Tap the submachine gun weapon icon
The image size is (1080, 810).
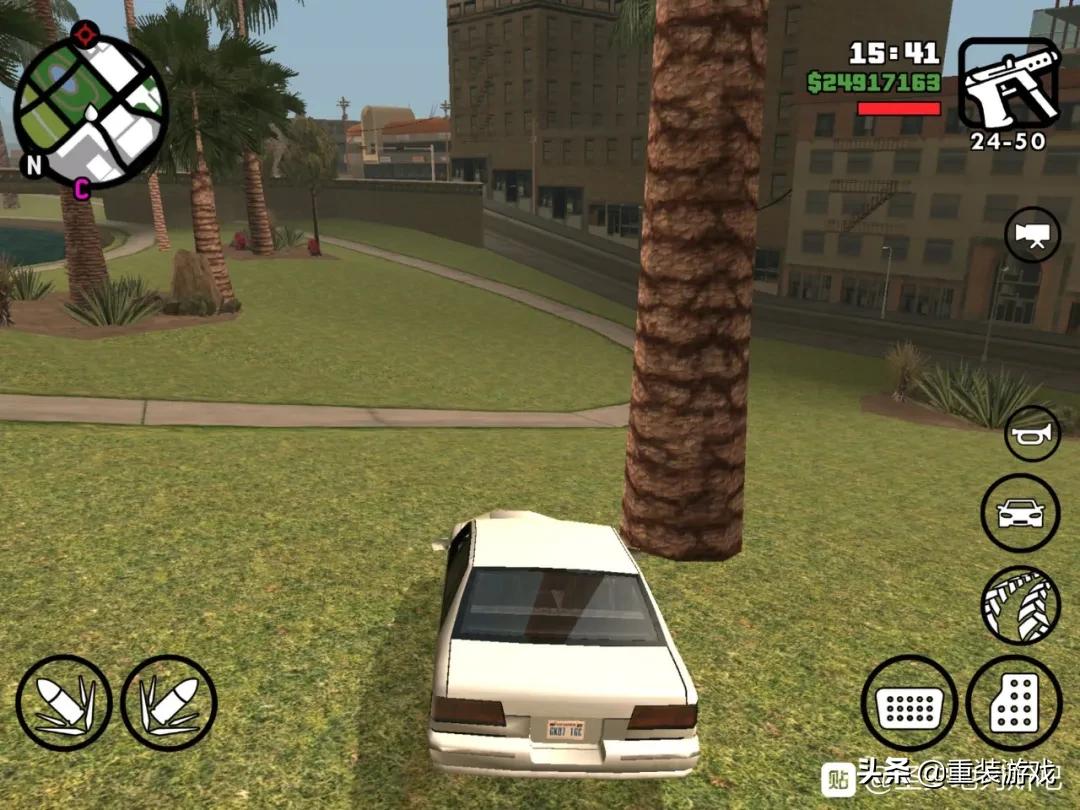[1008, 84]
